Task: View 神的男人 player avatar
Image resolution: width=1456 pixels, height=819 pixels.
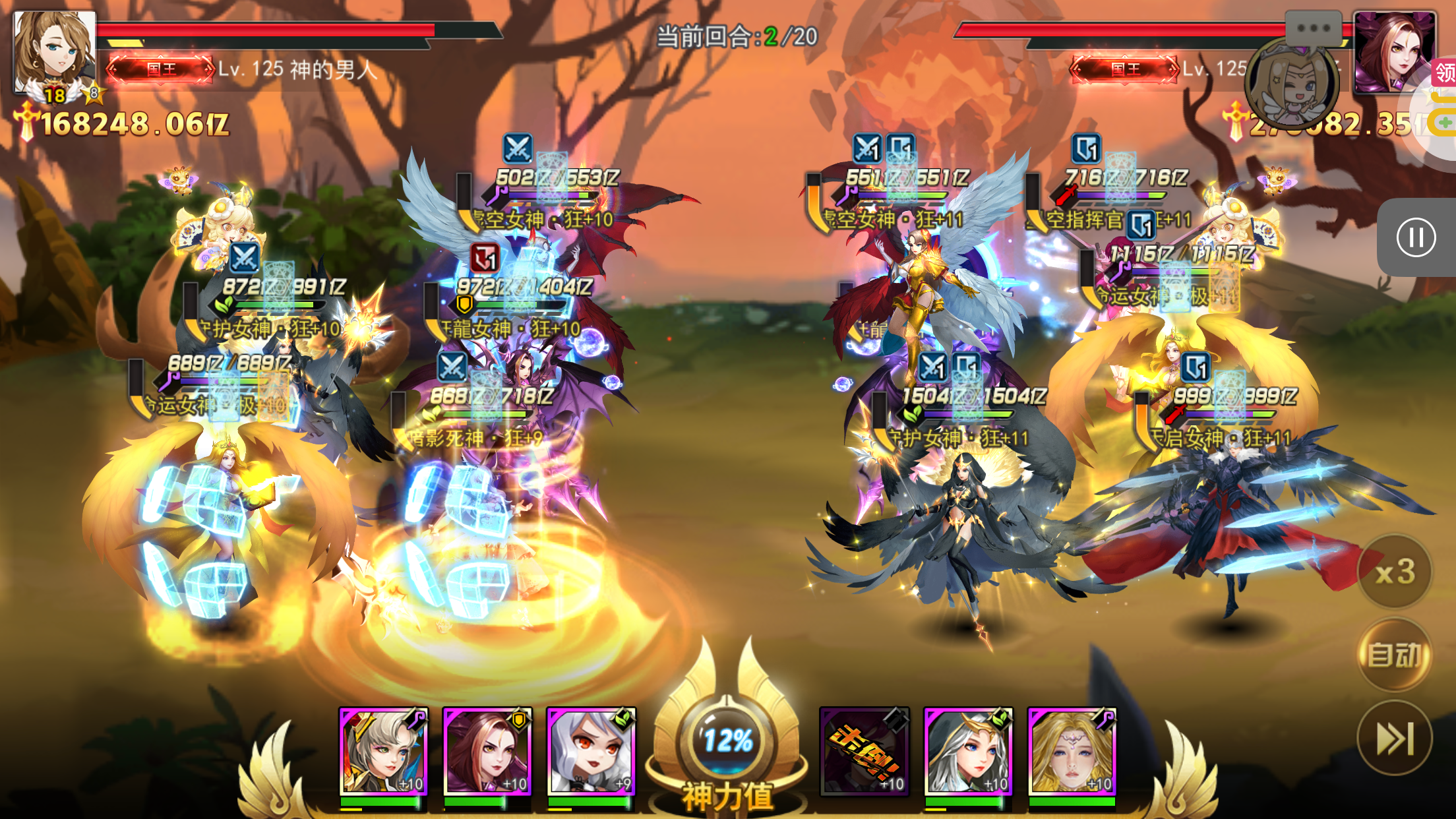Action: (54, 53)
